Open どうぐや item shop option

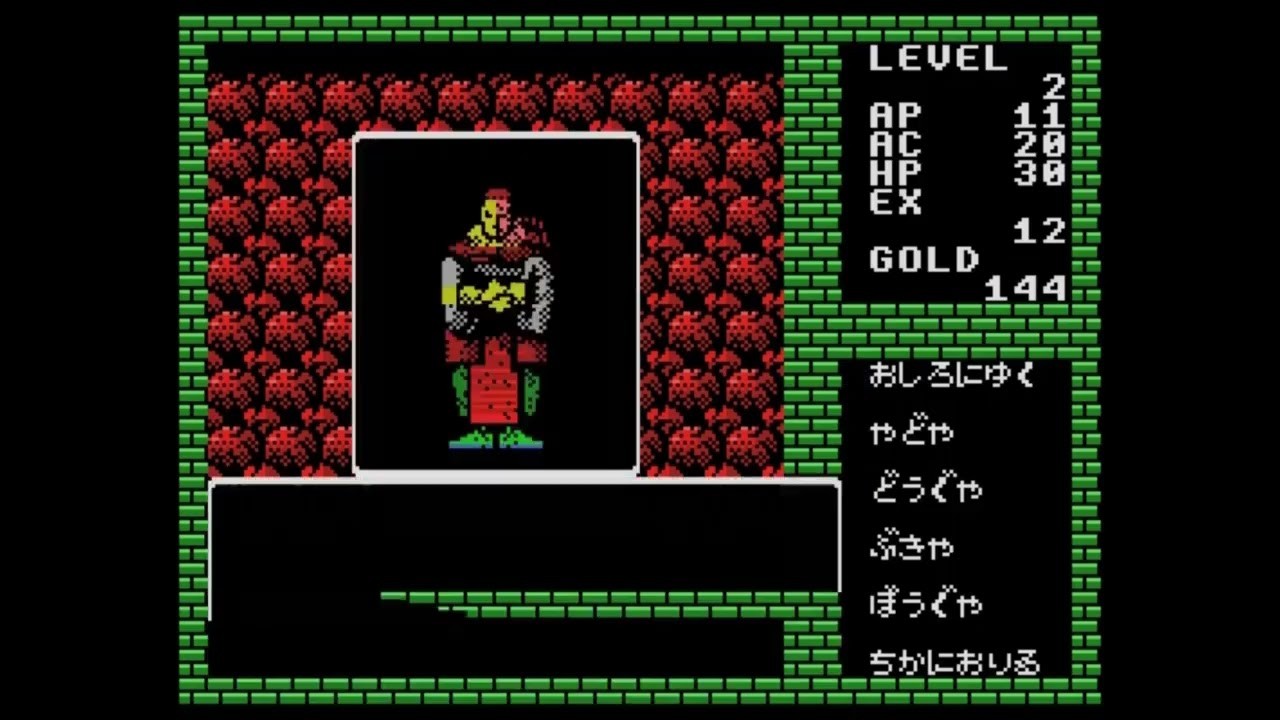(925, 488)
